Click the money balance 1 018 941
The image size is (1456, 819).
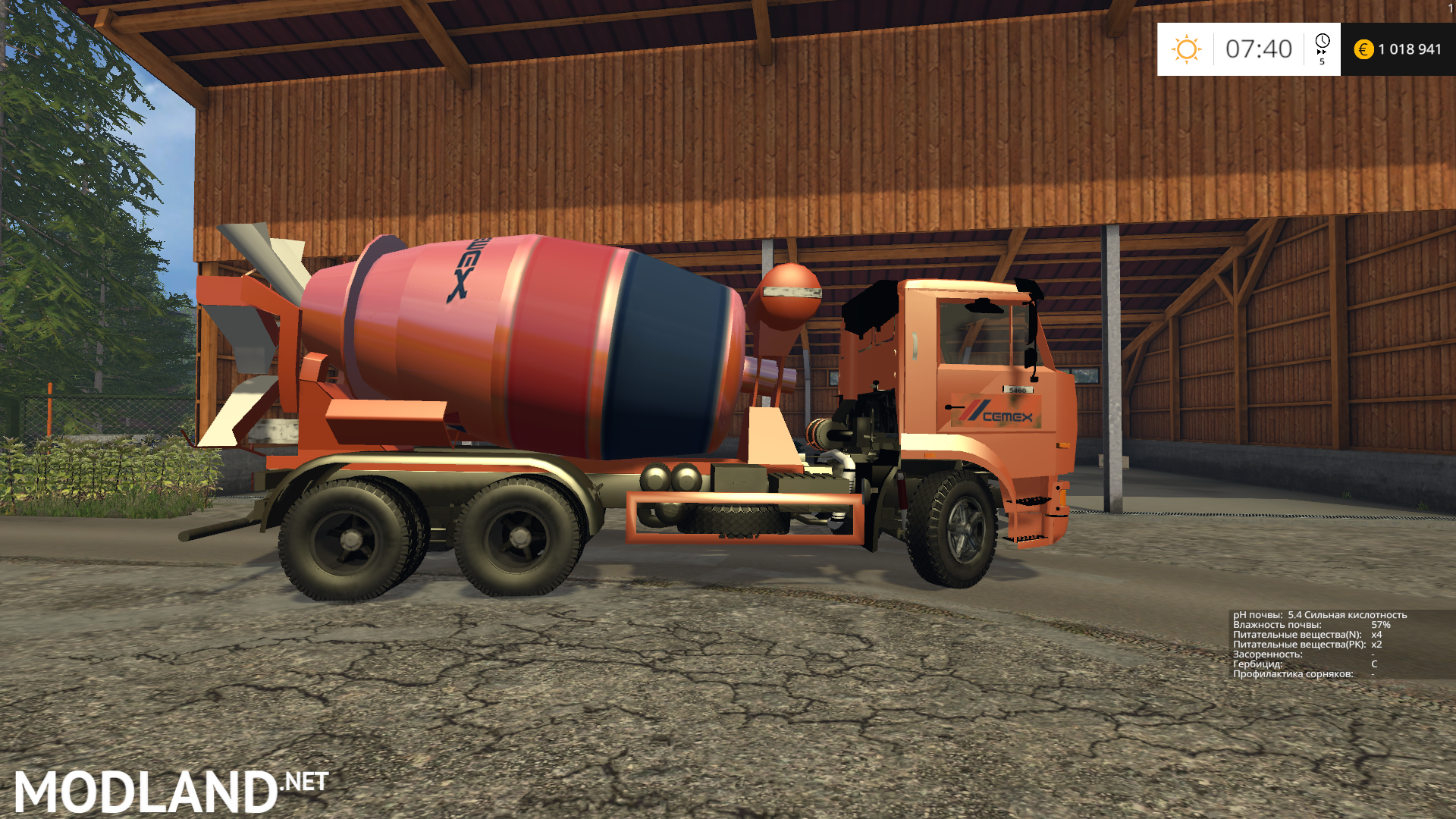point(1407,49)
